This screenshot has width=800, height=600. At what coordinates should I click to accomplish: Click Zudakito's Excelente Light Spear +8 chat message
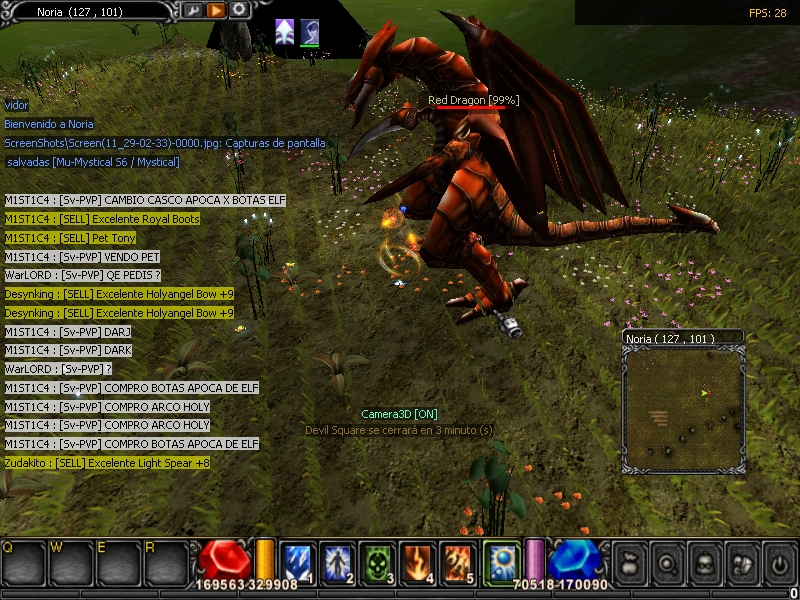[107, 464]
